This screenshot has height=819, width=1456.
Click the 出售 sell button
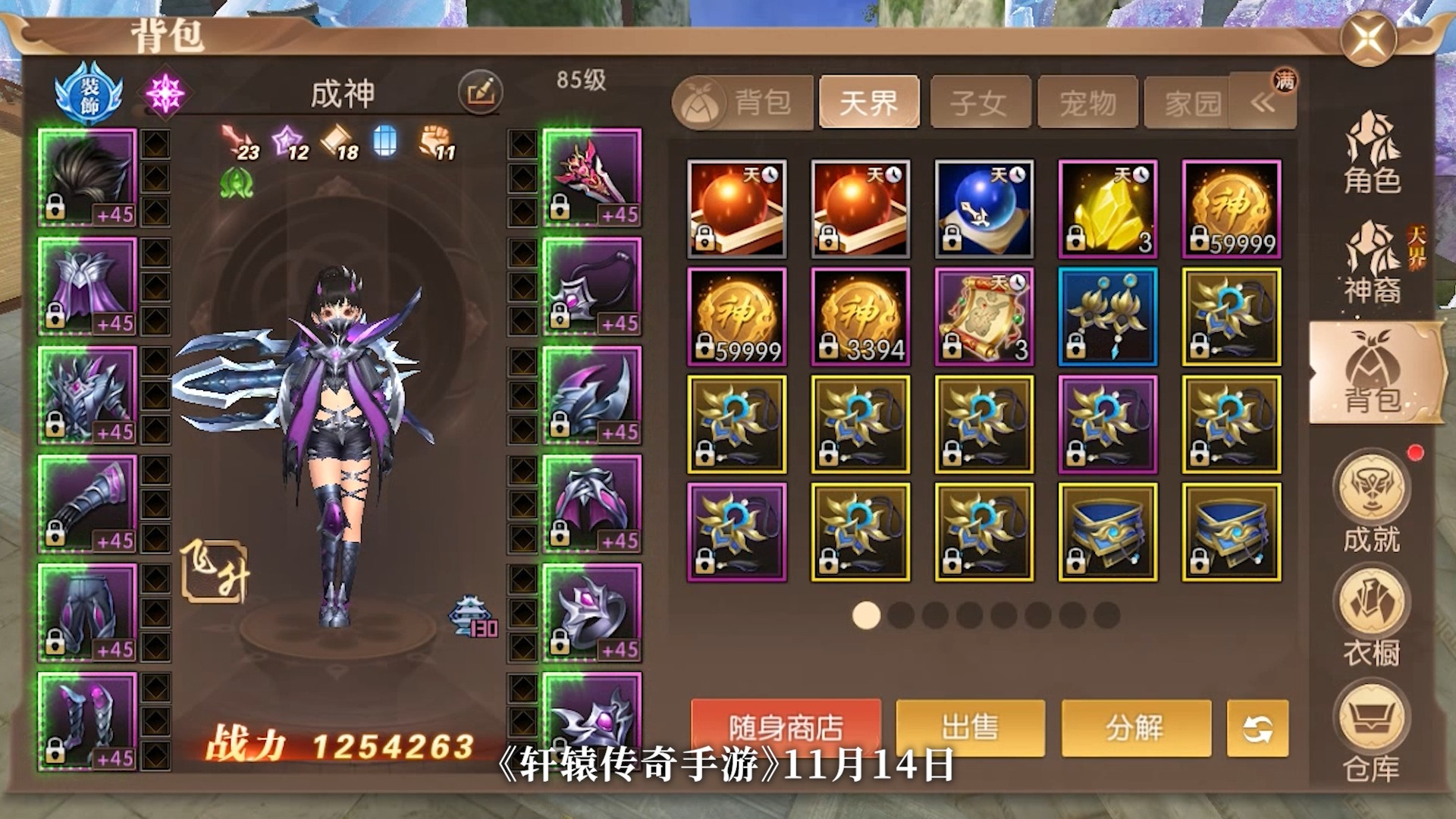(970, 728)
